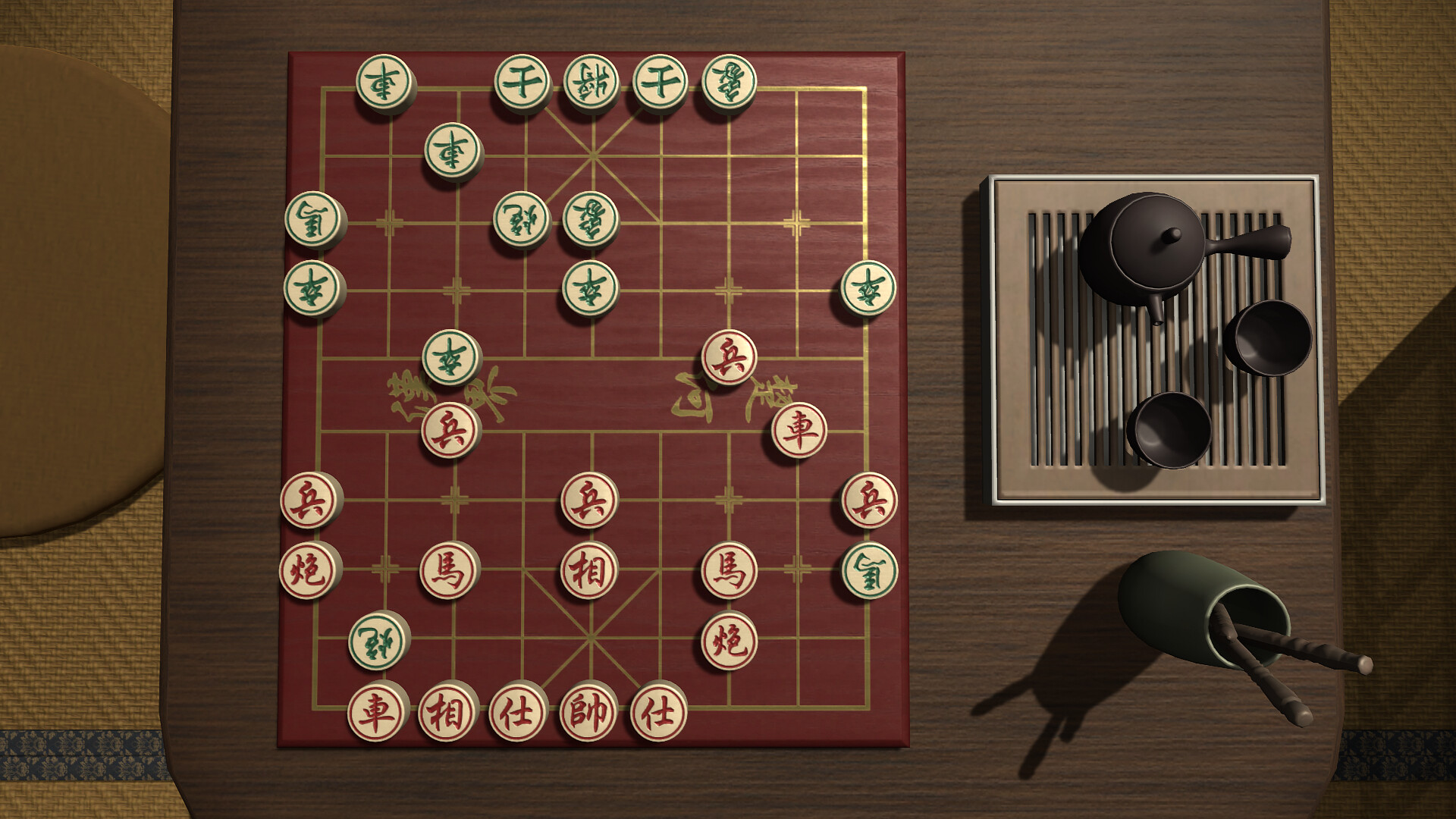The image size is (1456, 819).
Task: Pick the green soldier on the central file
Action: (x=590, y=288)
